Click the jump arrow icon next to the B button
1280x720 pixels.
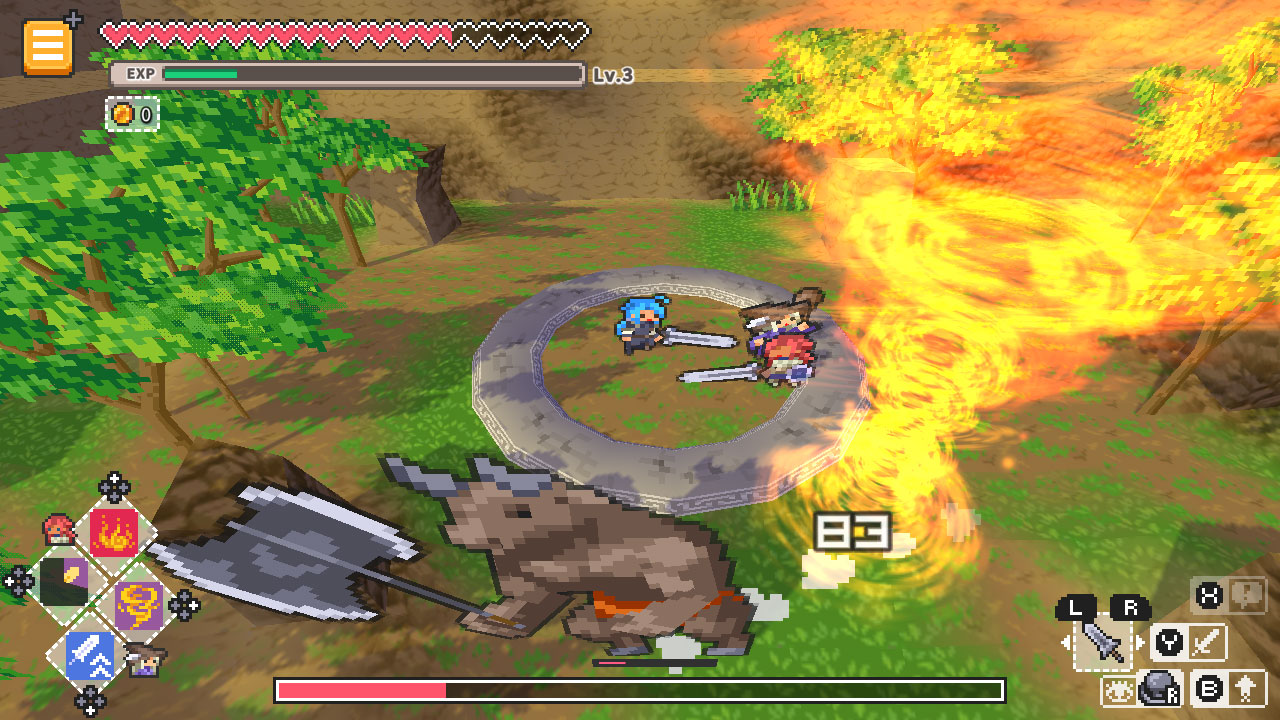coord(1246,691)
